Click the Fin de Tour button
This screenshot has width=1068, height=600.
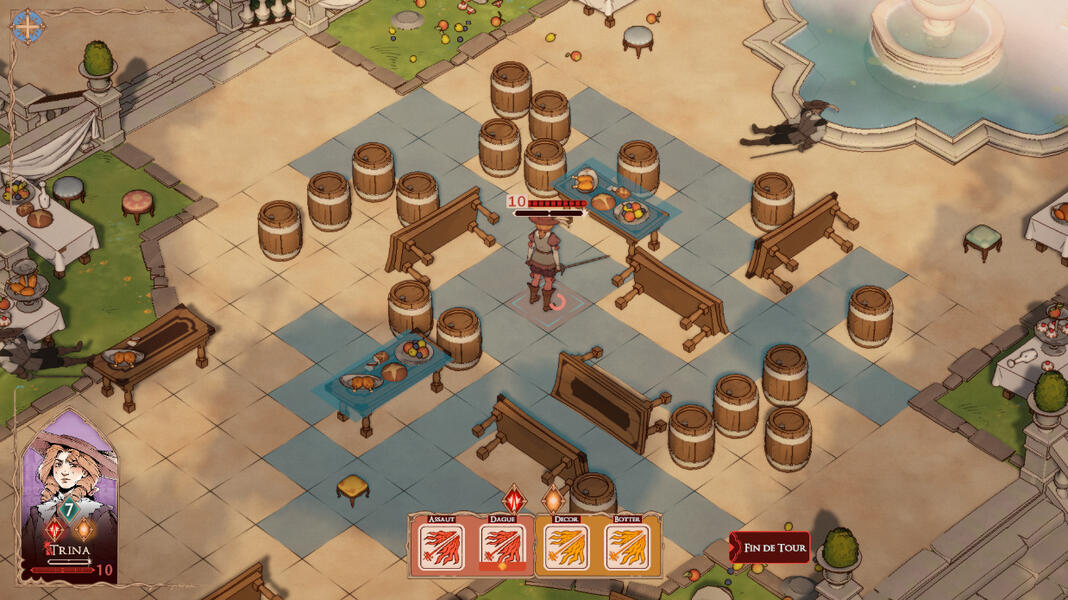[770, 548]
